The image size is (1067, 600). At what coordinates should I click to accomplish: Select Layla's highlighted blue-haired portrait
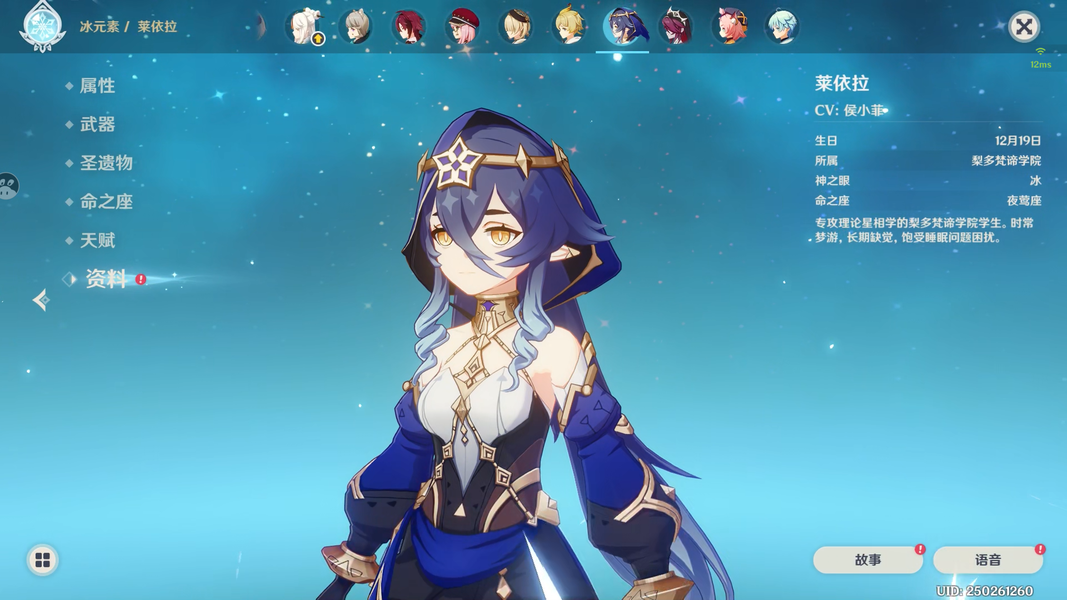click(x=623, y=27)
